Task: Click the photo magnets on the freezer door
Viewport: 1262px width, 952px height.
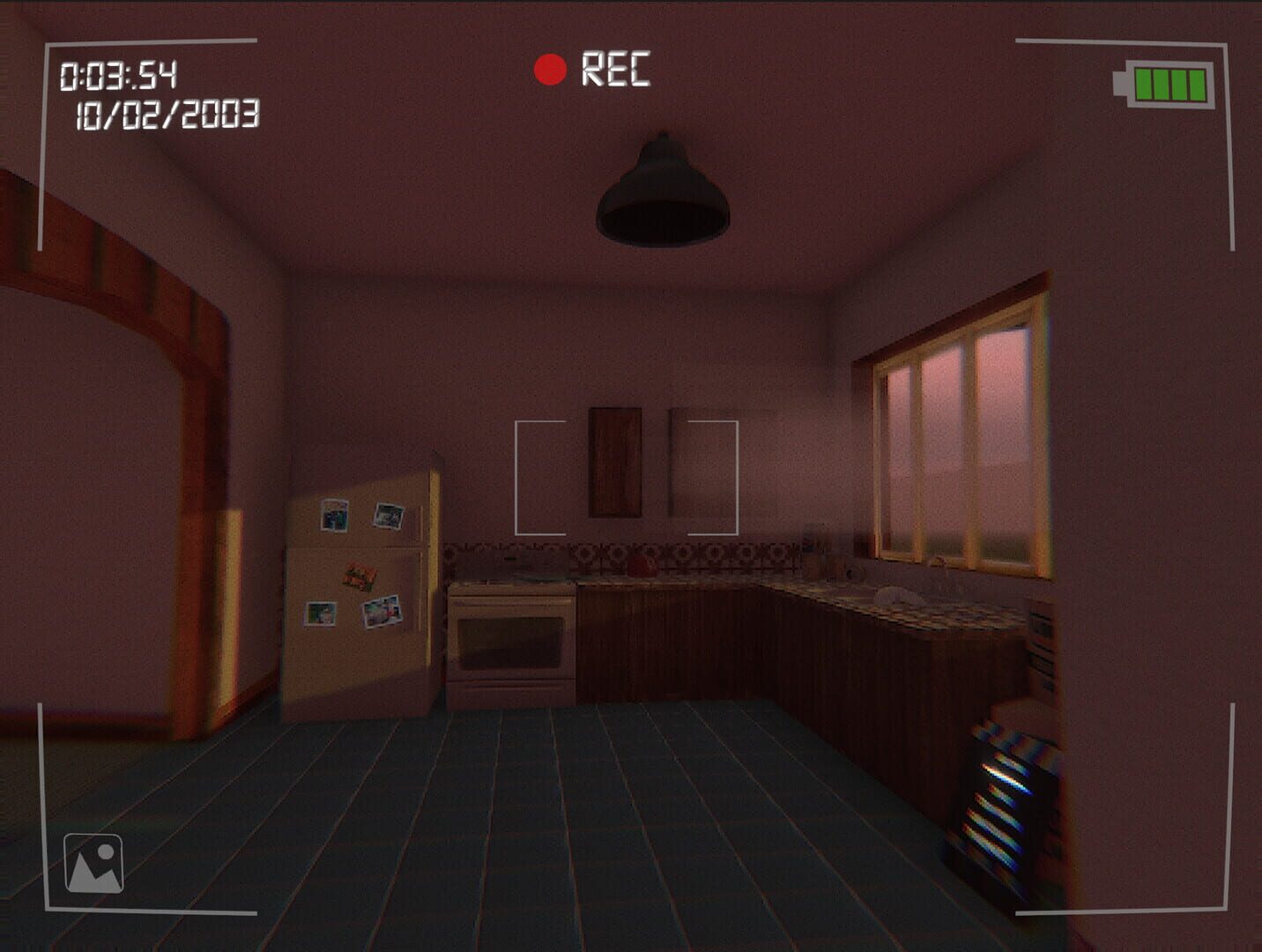Action: coord(363,516)
